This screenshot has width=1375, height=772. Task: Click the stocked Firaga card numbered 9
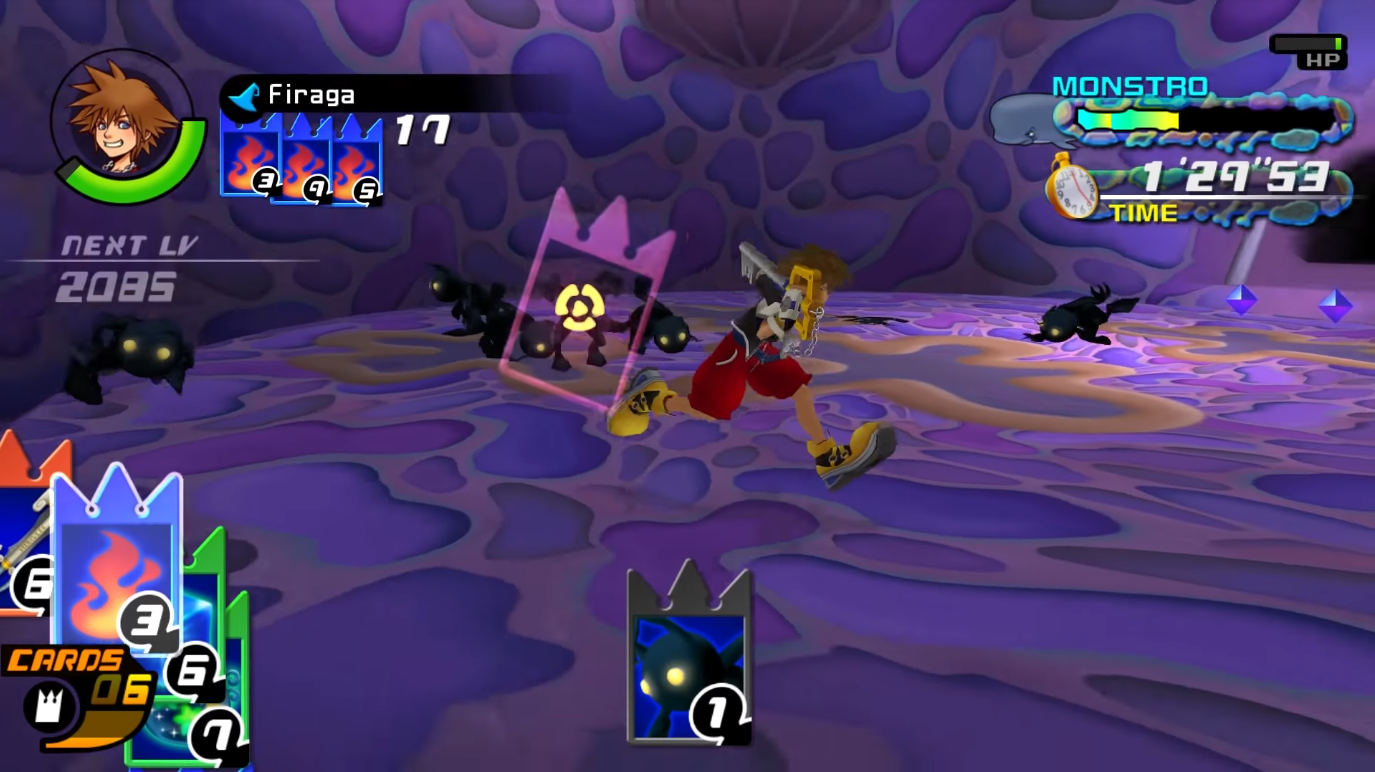click(301, 160)
